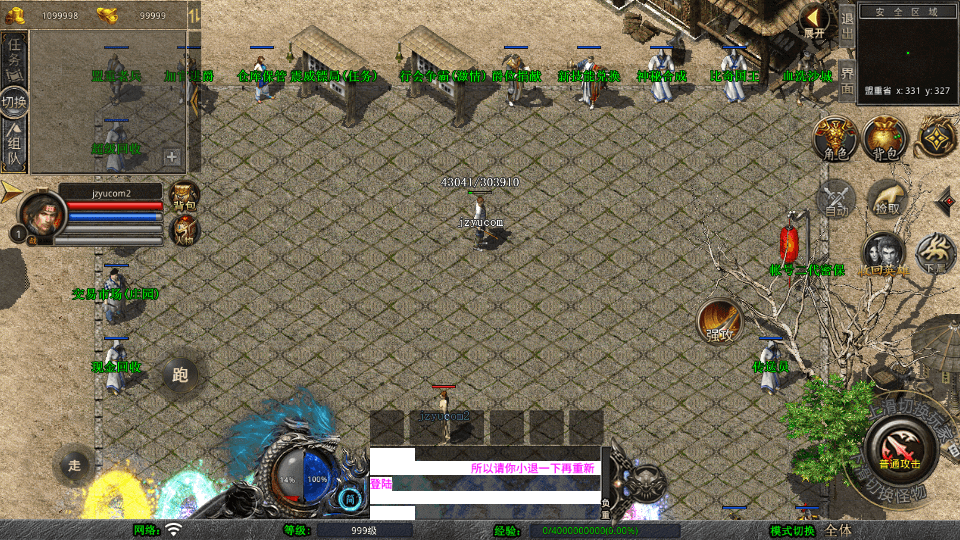Open hero's 背包 bag beside portrait
The width and height of the screenshot is (960, 540).
[185, 195]
